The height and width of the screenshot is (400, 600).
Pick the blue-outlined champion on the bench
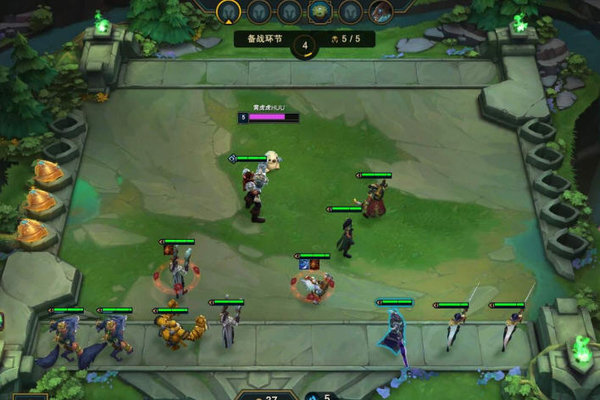coord(392,335)
